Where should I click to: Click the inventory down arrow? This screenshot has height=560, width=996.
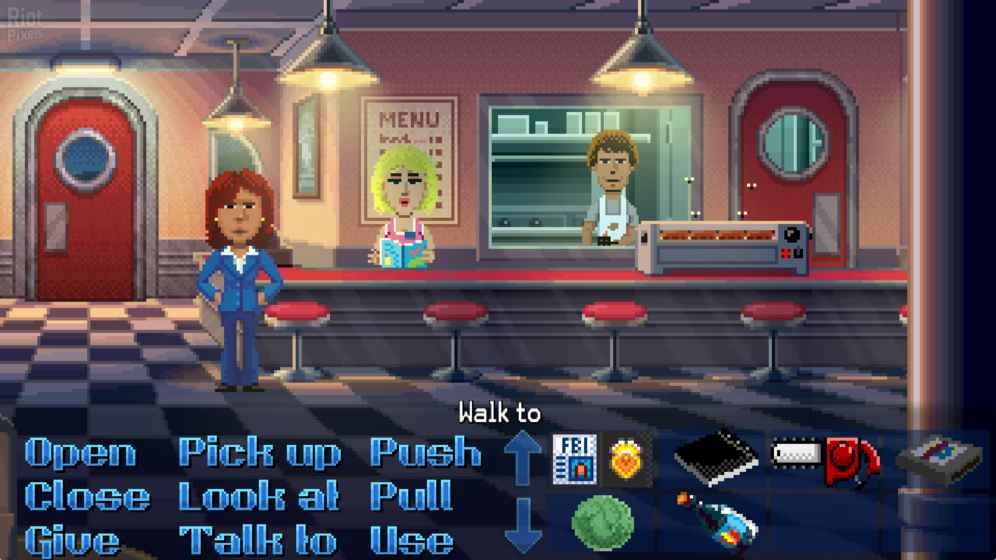[522, 524]
